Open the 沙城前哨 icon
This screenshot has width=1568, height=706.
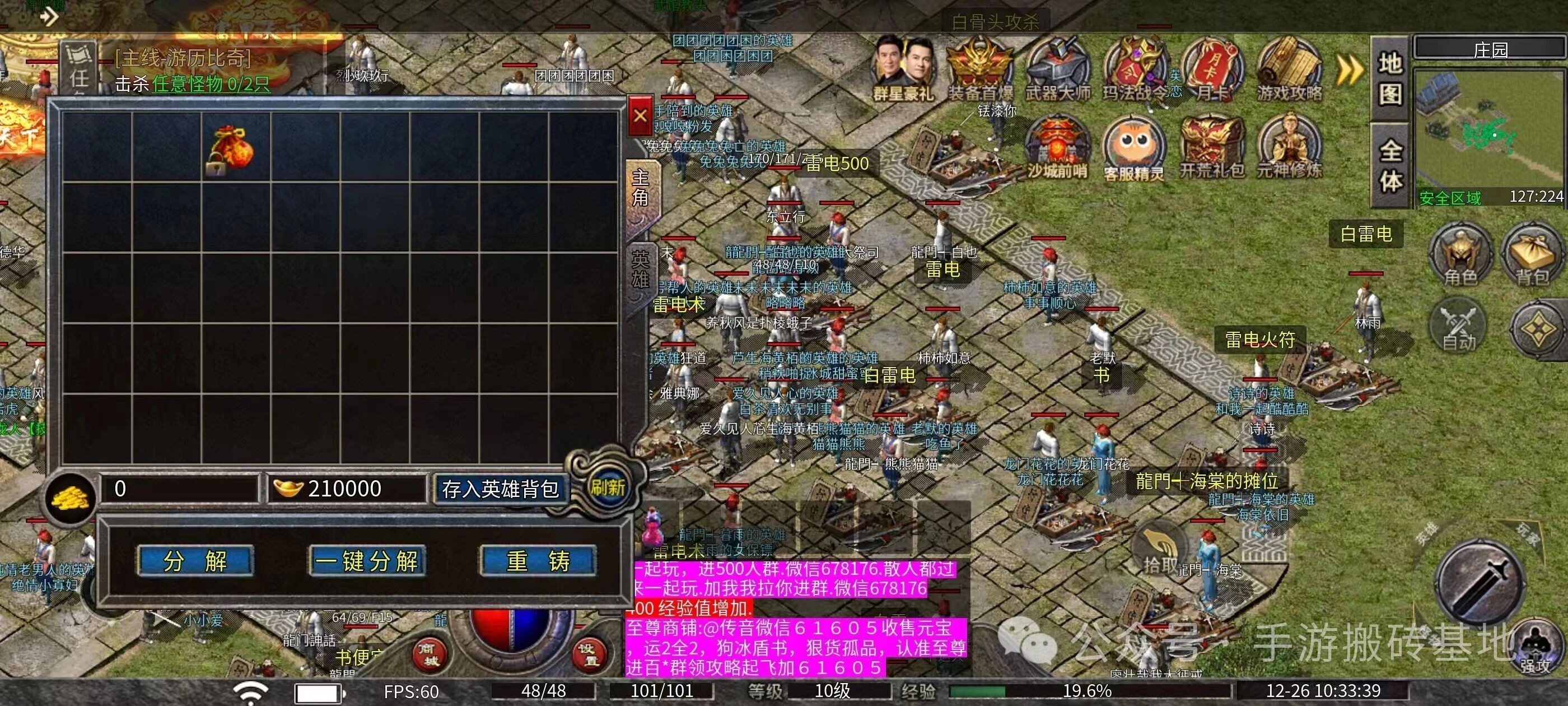(1057, 146)
